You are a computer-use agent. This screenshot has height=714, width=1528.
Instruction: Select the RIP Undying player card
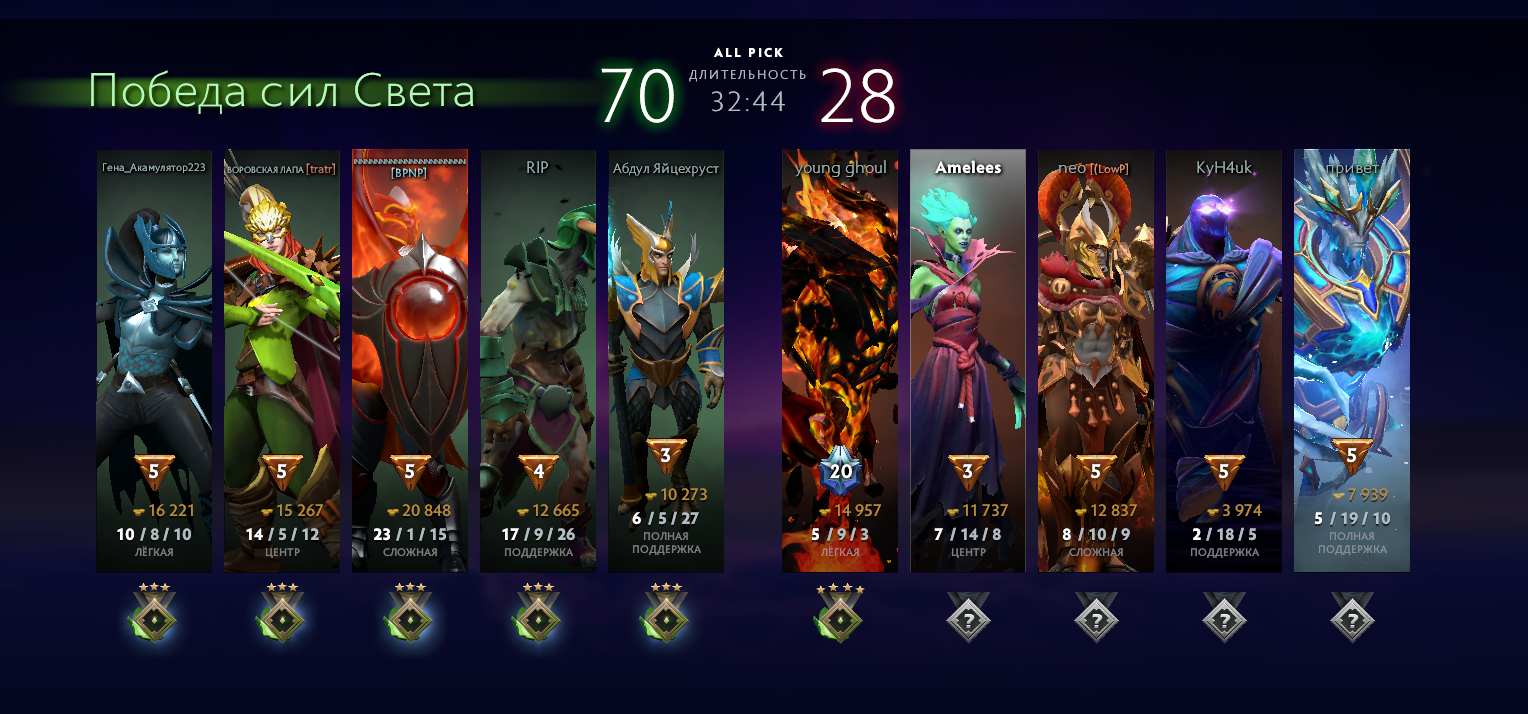[537, 360]
